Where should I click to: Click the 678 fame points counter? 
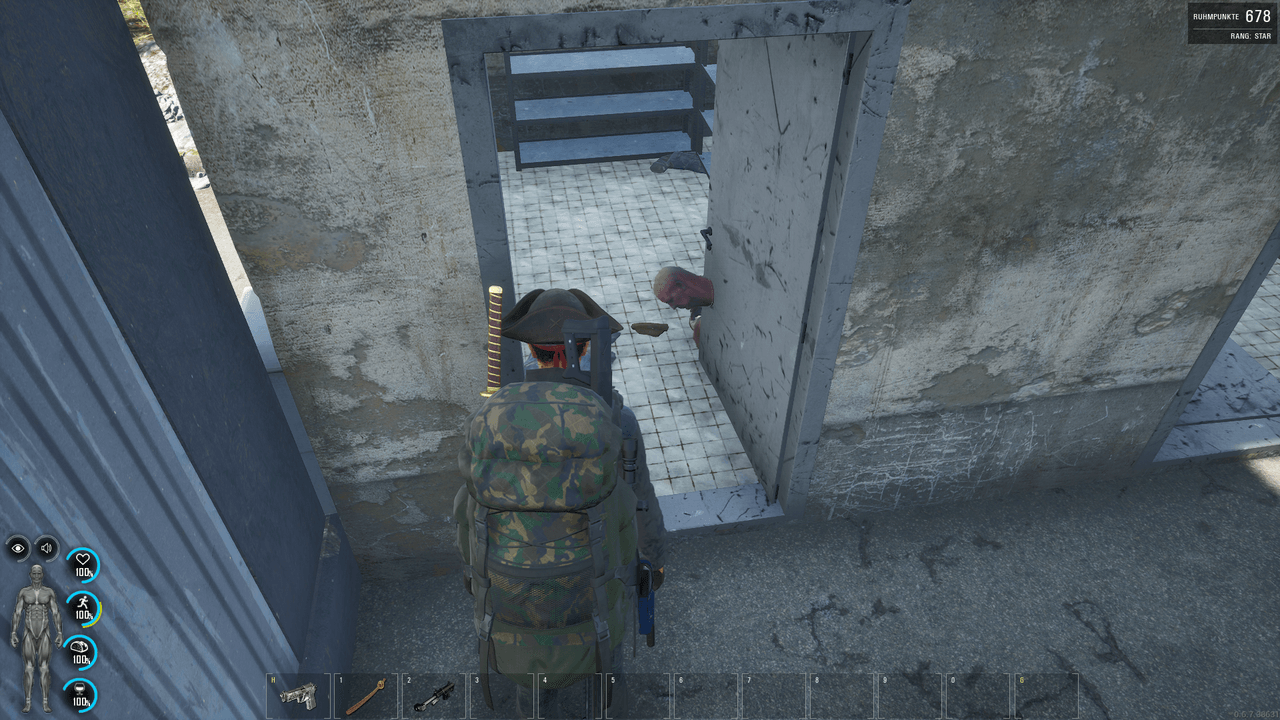[1257, 16]
